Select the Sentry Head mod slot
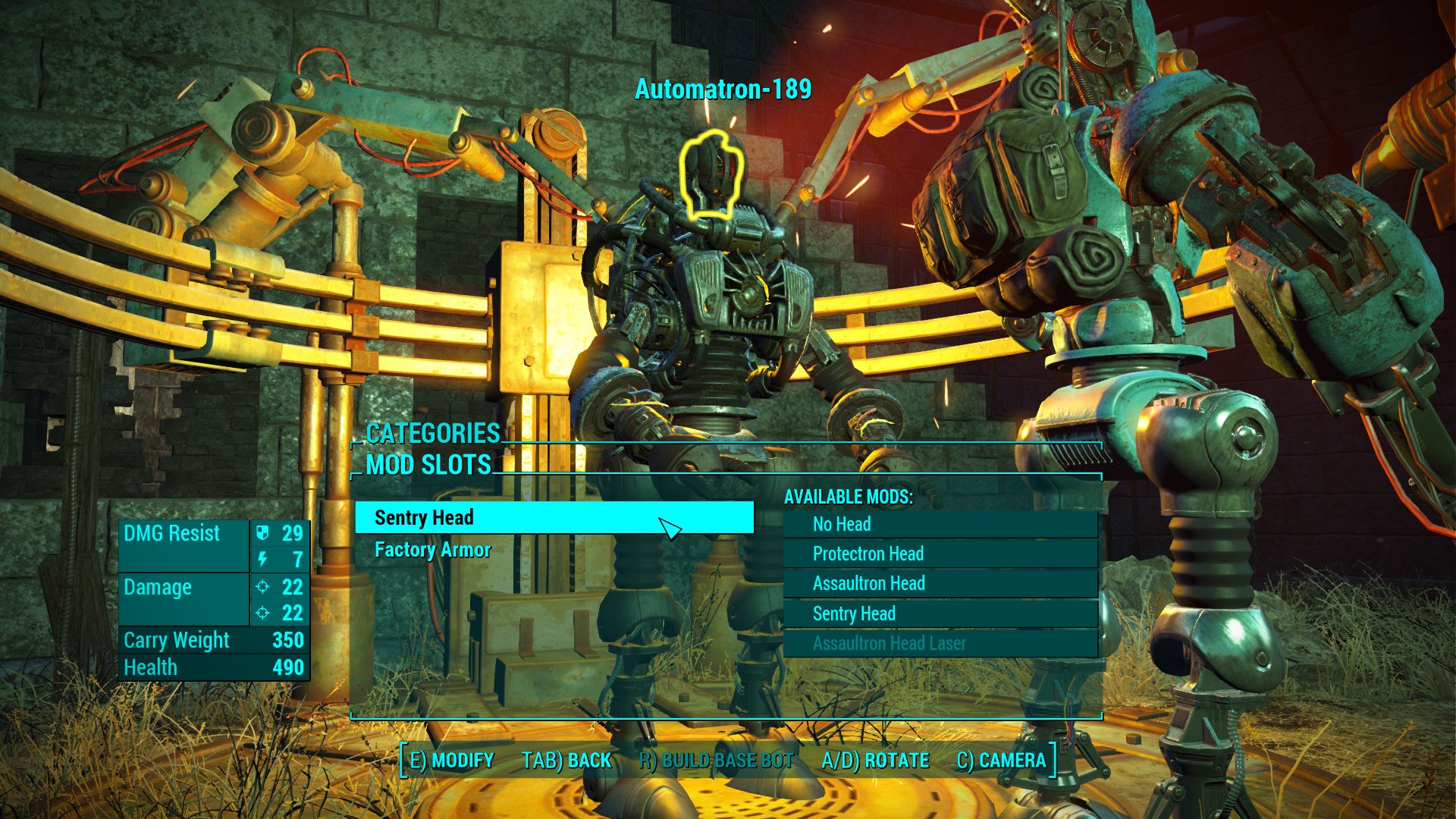The width and height of the screenshot is (1456, 819). point(554,518)
